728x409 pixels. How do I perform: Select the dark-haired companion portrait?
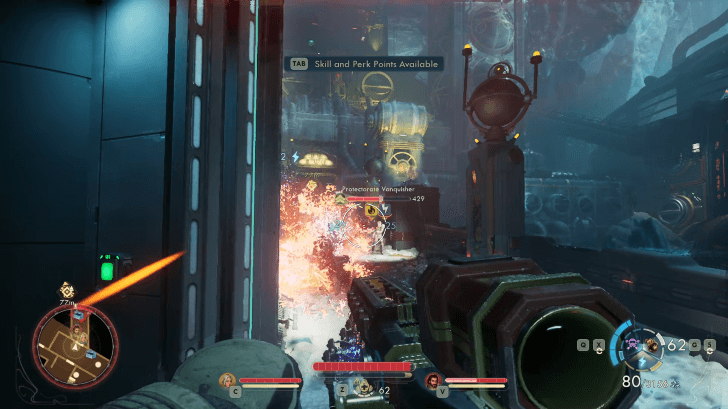click(x=432, y=380)
